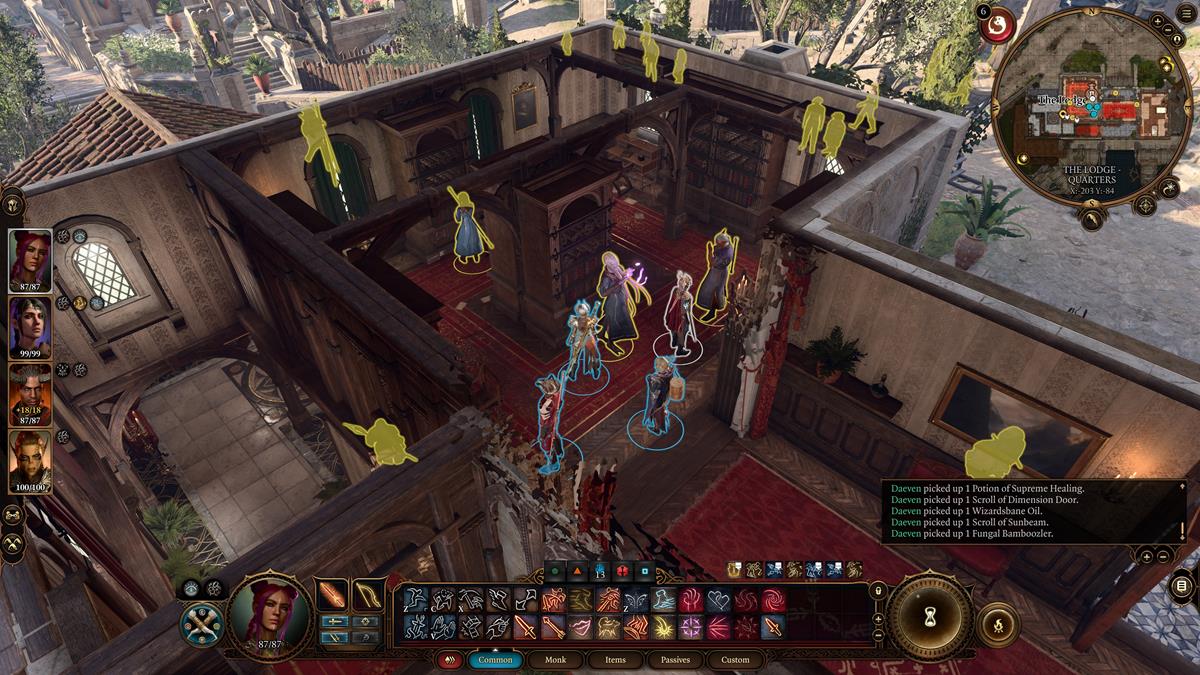
Task: Select the melee main-hand weapon slot
Action: click(332, 596)
